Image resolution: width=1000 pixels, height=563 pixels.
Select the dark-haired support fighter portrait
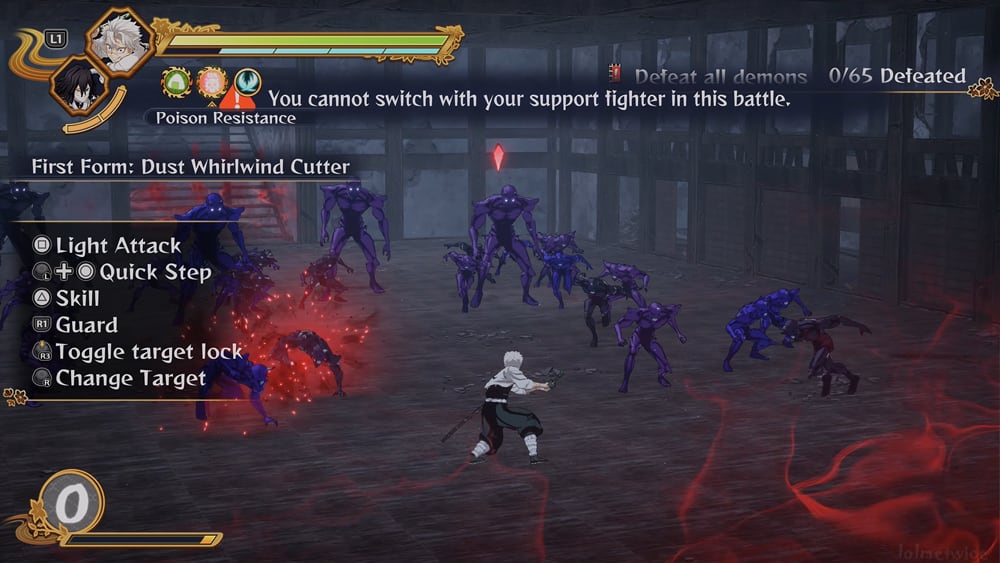(79, 84)
